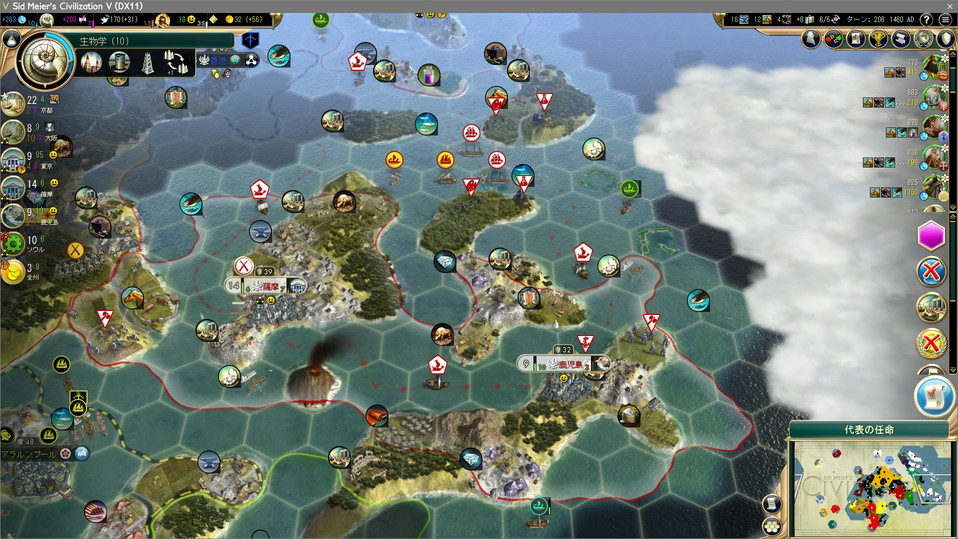This screenshot has width=958, height=539.
Task: Toggle the minimap scroll strategic view button
Action: pyautogui.click(x=771, y=503)
